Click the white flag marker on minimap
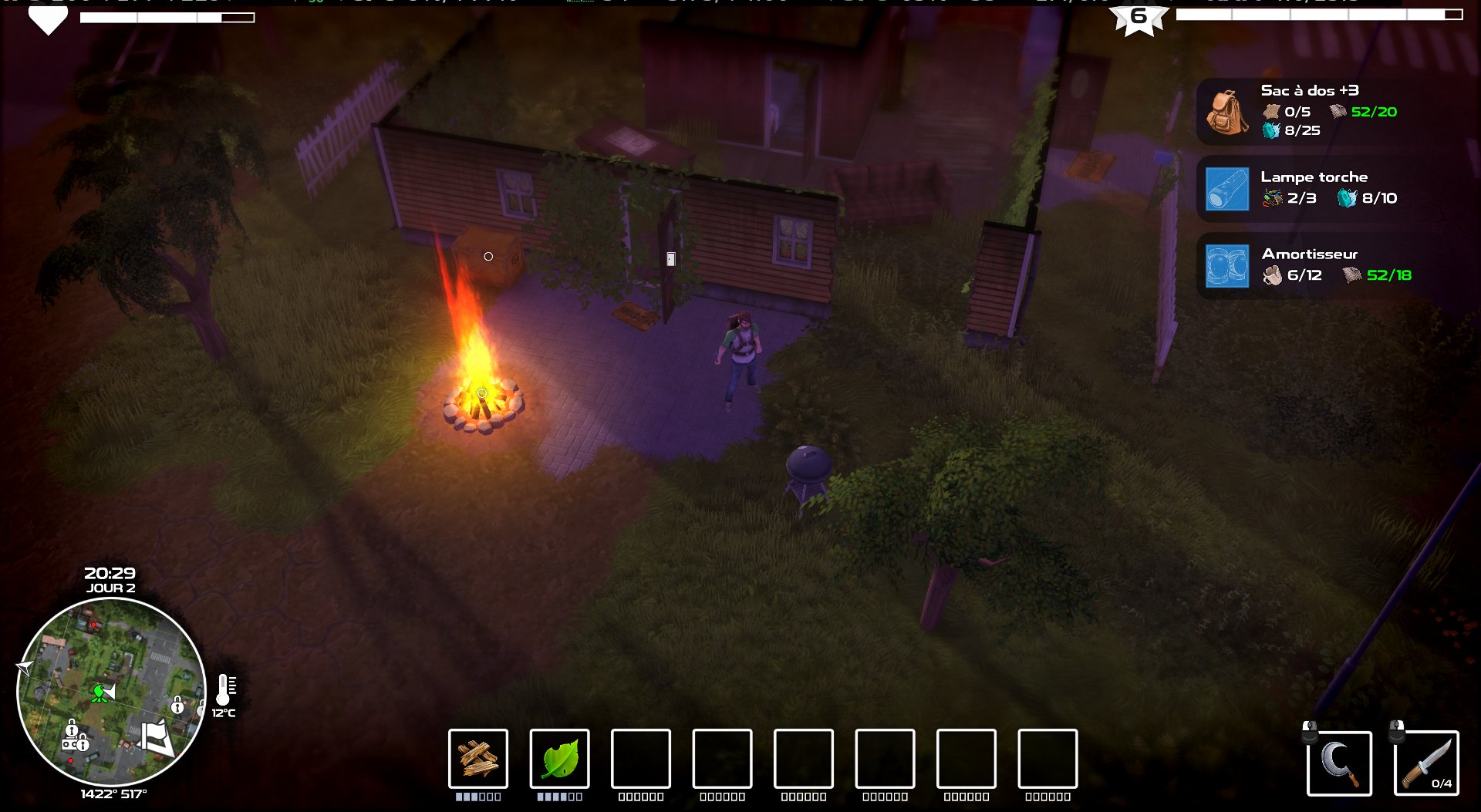The width and height of the screenshot is (1481, 812). point(157,736)
